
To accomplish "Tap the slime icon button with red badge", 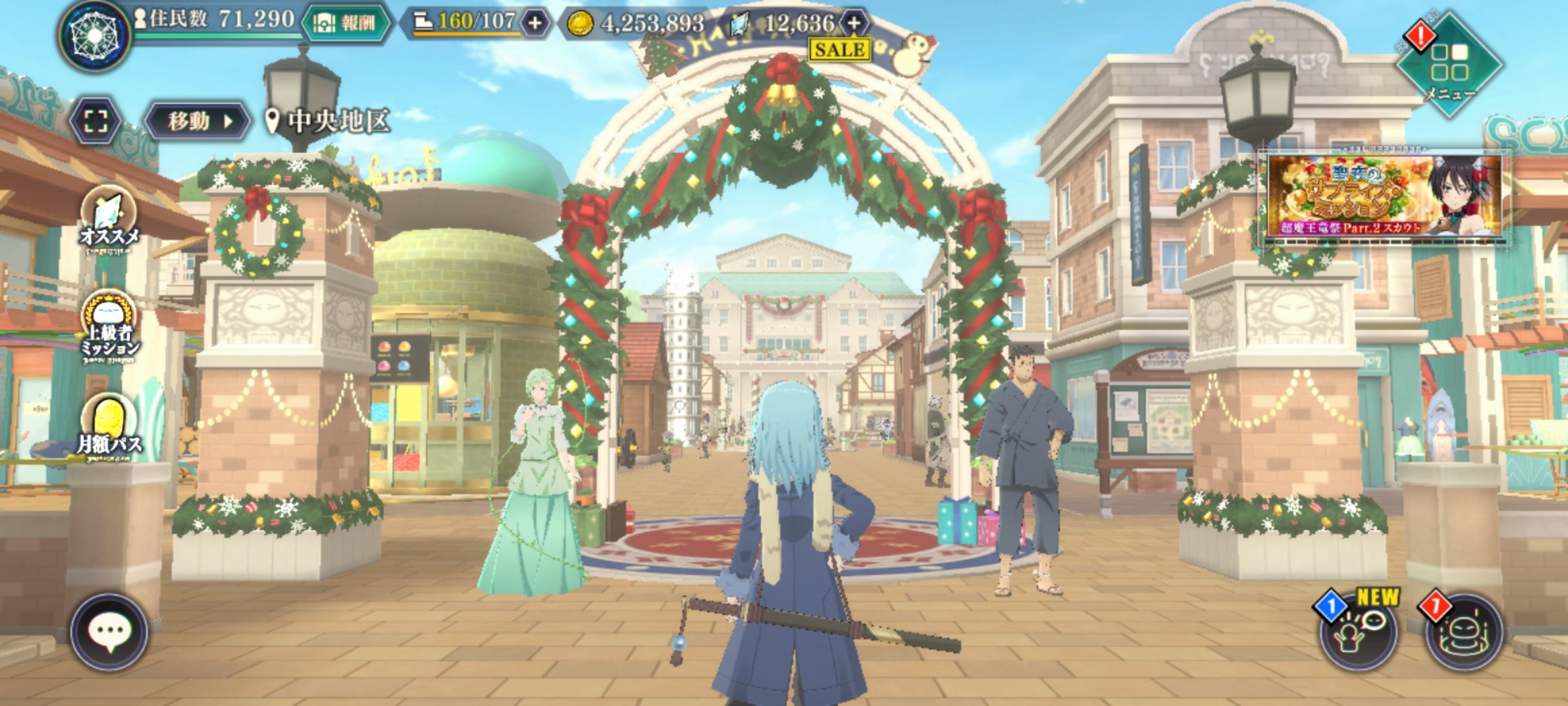I will pyautogui.click(x=1463, y=632).
